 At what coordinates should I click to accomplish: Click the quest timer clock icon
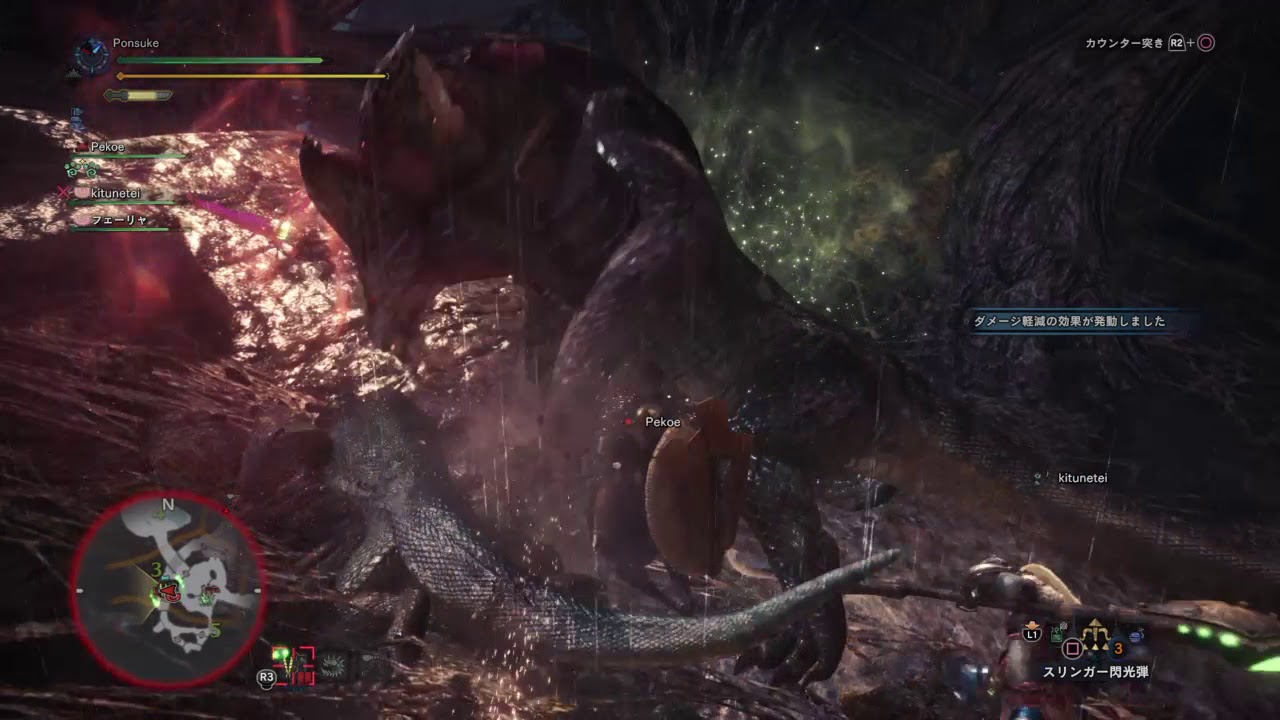[91, 55]
